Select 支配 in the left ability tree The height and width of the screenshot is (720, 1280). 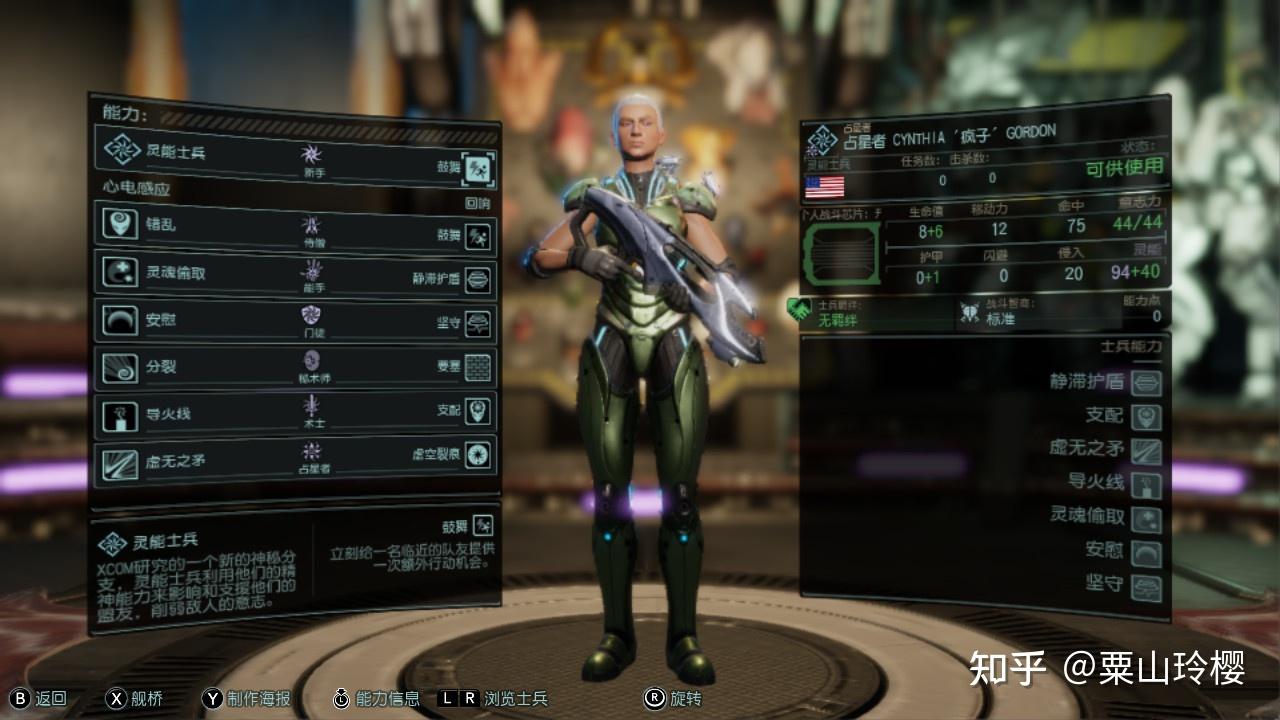(x=479, y=411)
